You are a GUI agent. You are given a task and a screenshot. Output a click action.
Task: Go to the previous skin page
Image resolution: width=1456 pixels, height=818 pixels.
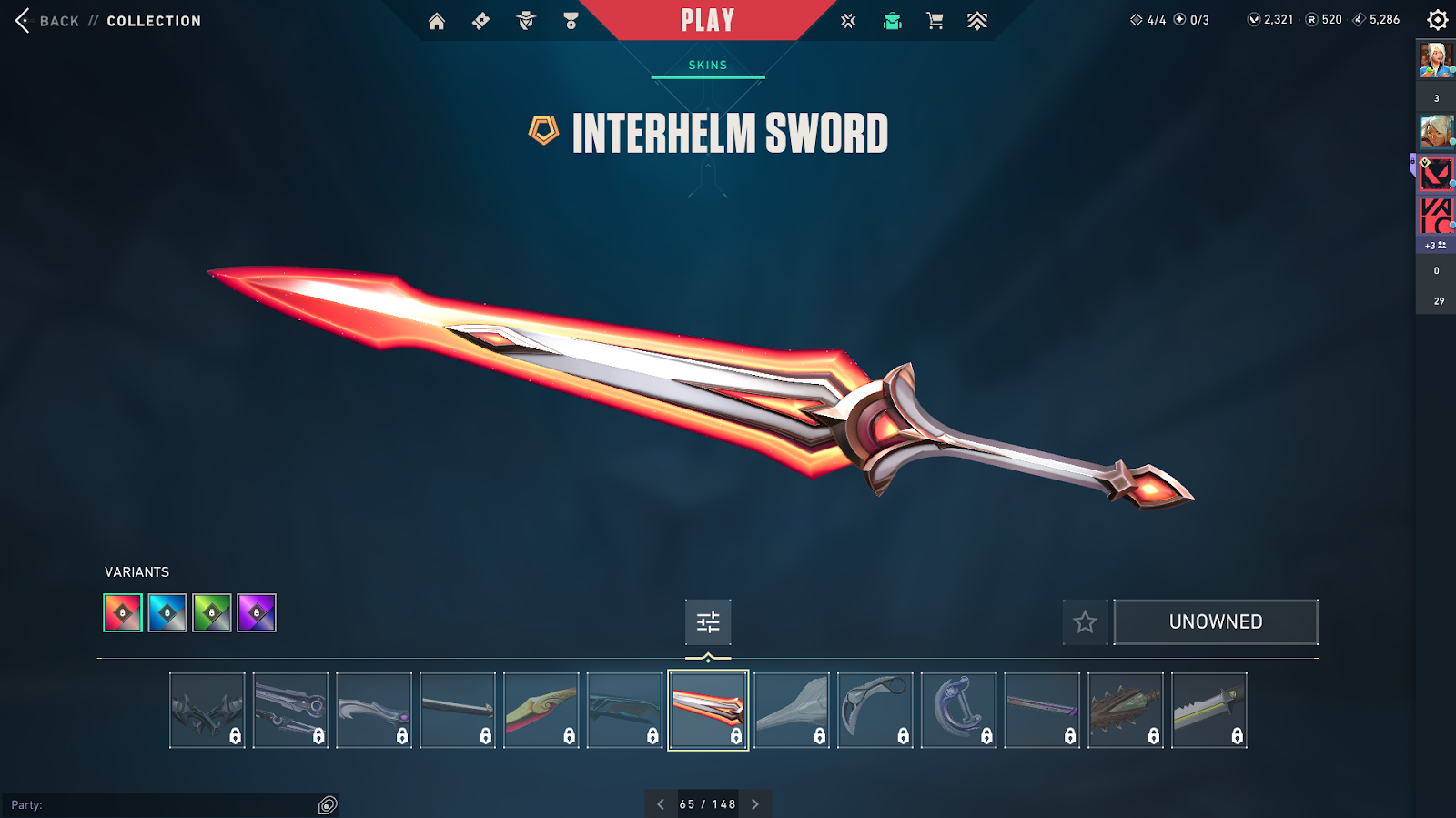[662, 804]
